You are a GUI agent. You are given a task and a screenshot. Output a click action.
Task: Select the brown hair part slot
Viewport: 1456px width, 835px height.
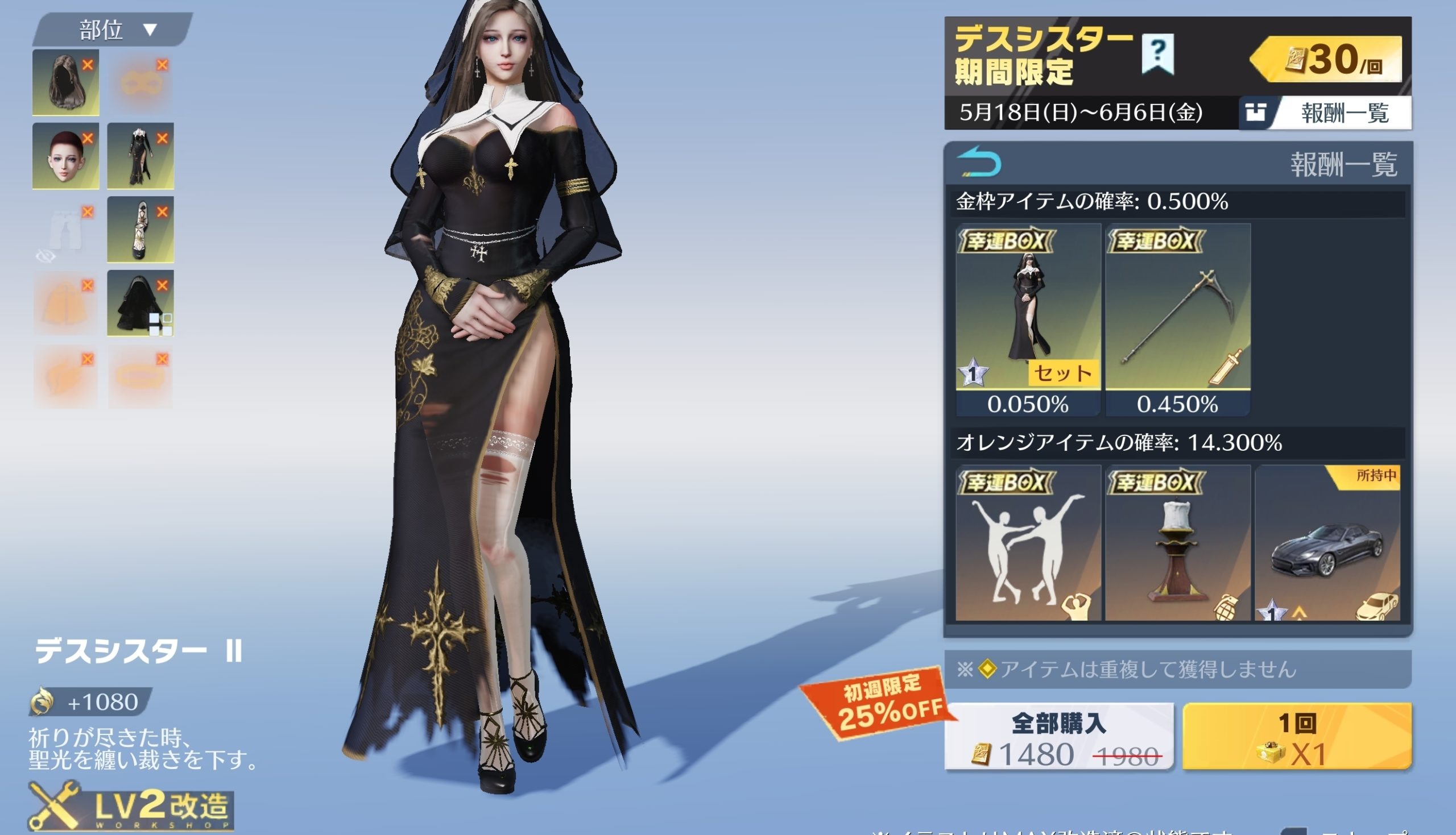point(64,83)
